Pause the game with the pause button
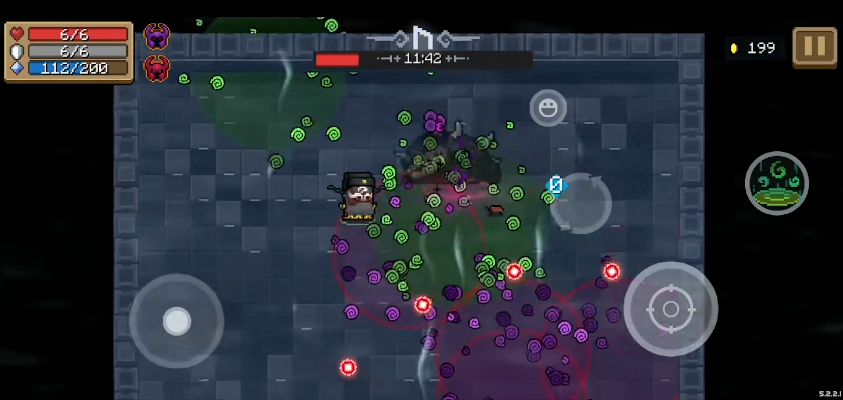 point(814,46)
